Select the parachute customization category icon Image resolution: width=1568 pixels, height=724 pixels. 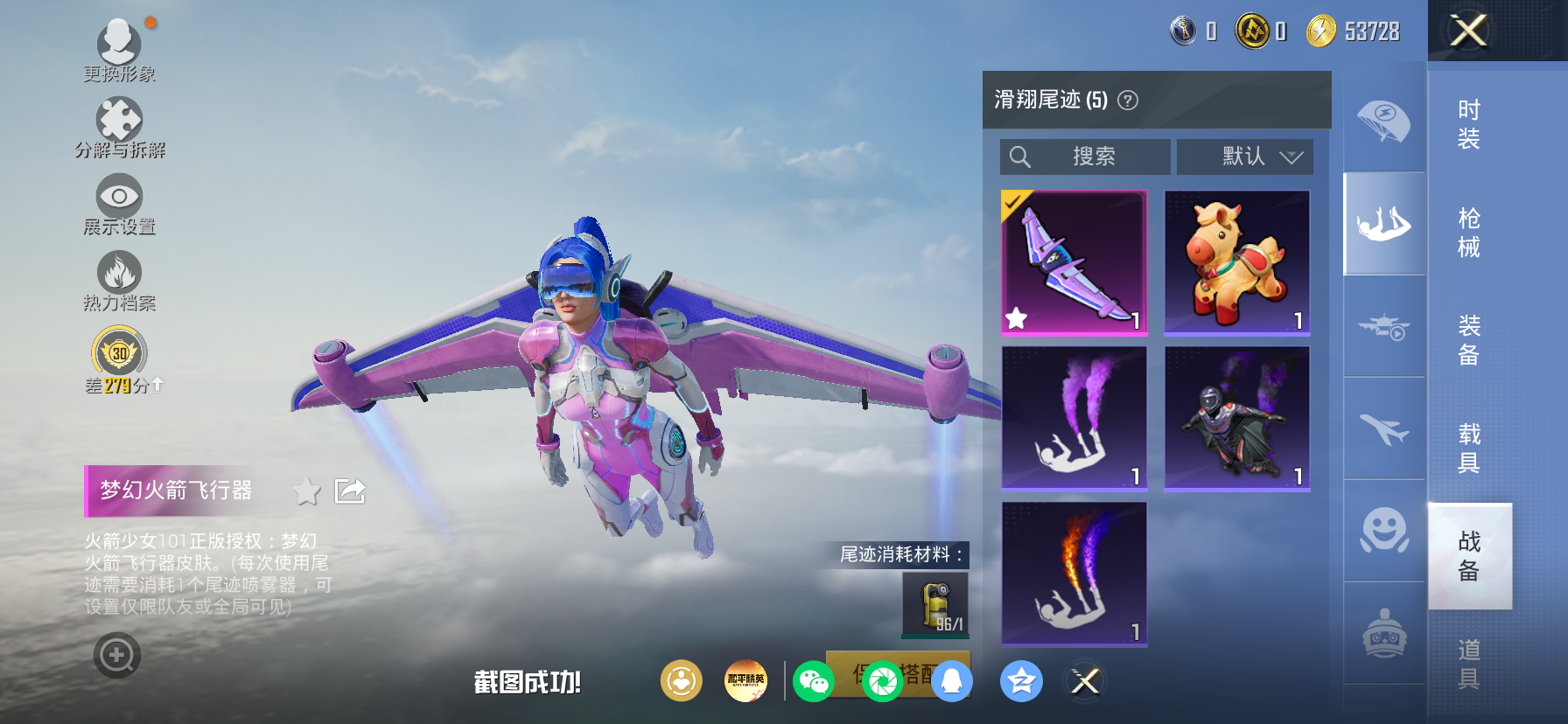tap(1382, 122)
